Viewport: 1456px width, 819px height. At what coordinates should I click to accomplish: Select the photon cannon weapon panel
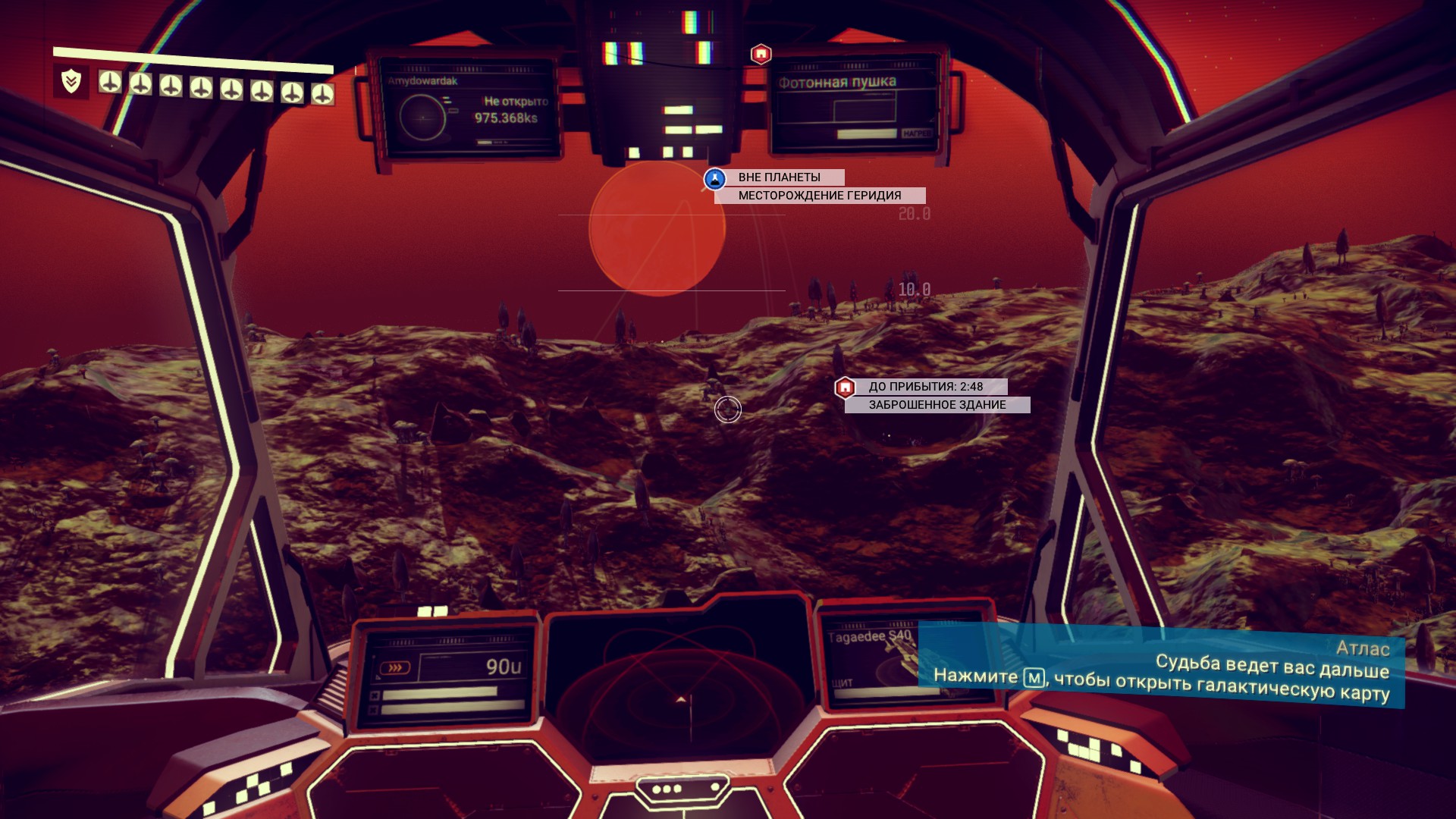click(x=855, y=106)
